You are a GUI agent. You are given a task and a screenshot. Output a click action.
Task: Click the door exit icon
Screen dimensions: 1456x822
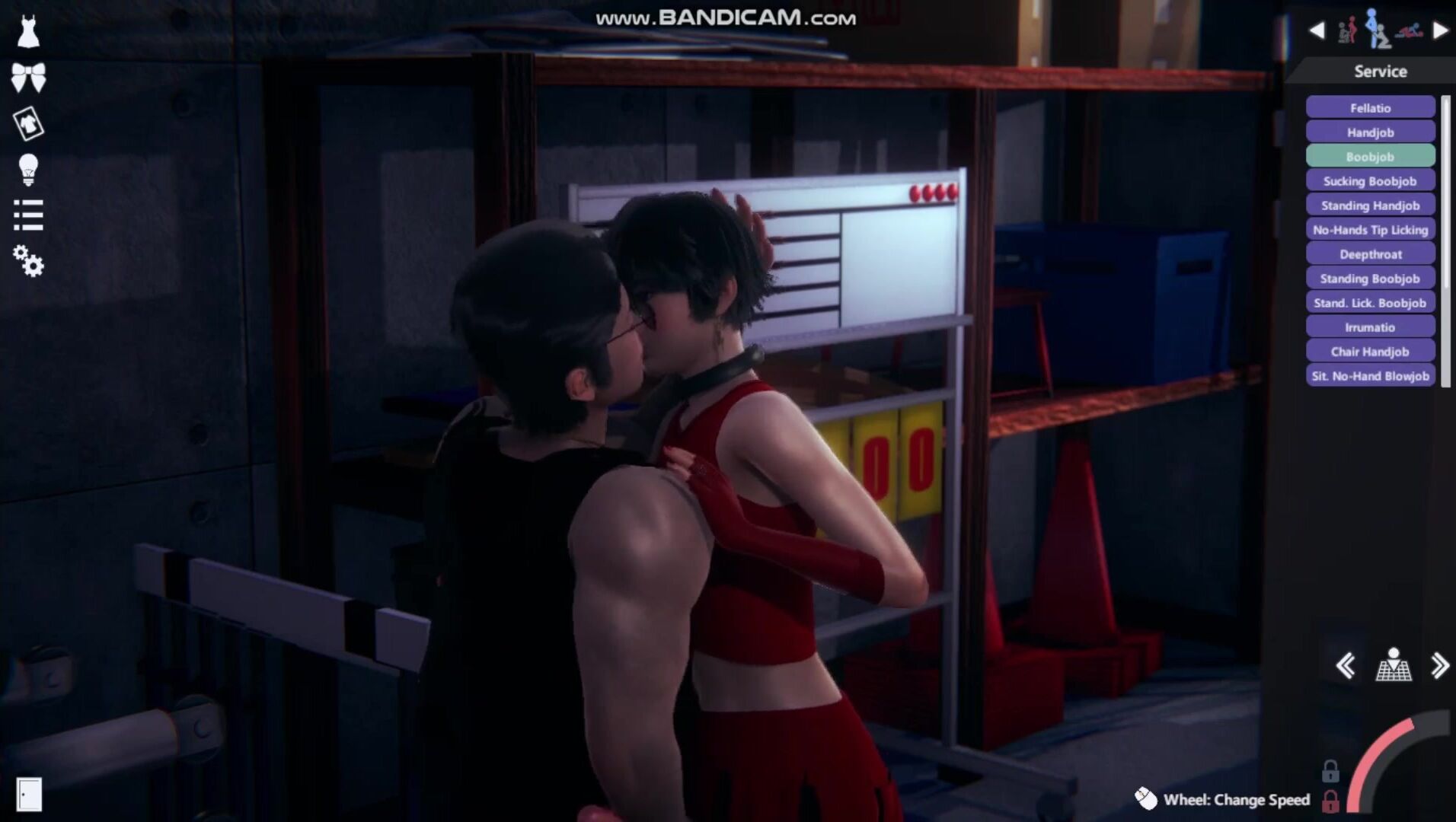tap(29, 794)
